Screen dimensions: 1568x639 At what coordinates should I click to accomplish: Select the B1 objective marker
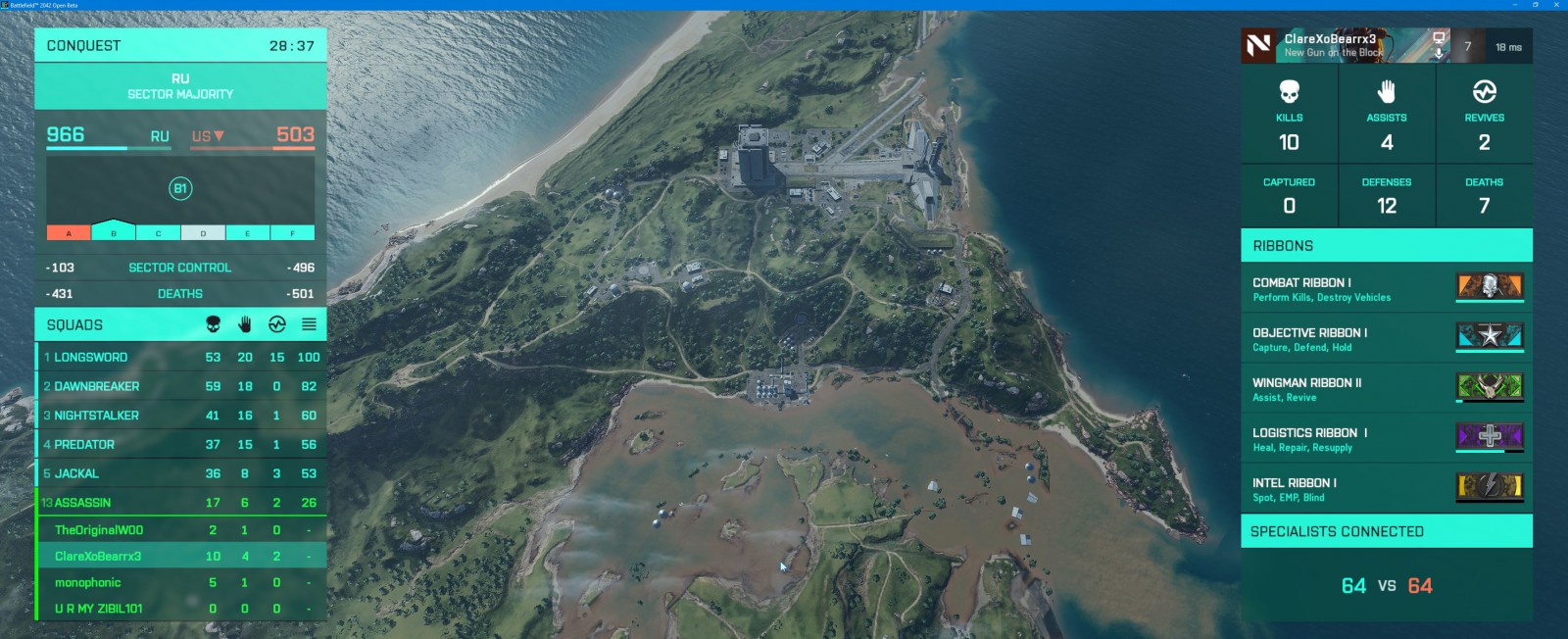[179, 188]
